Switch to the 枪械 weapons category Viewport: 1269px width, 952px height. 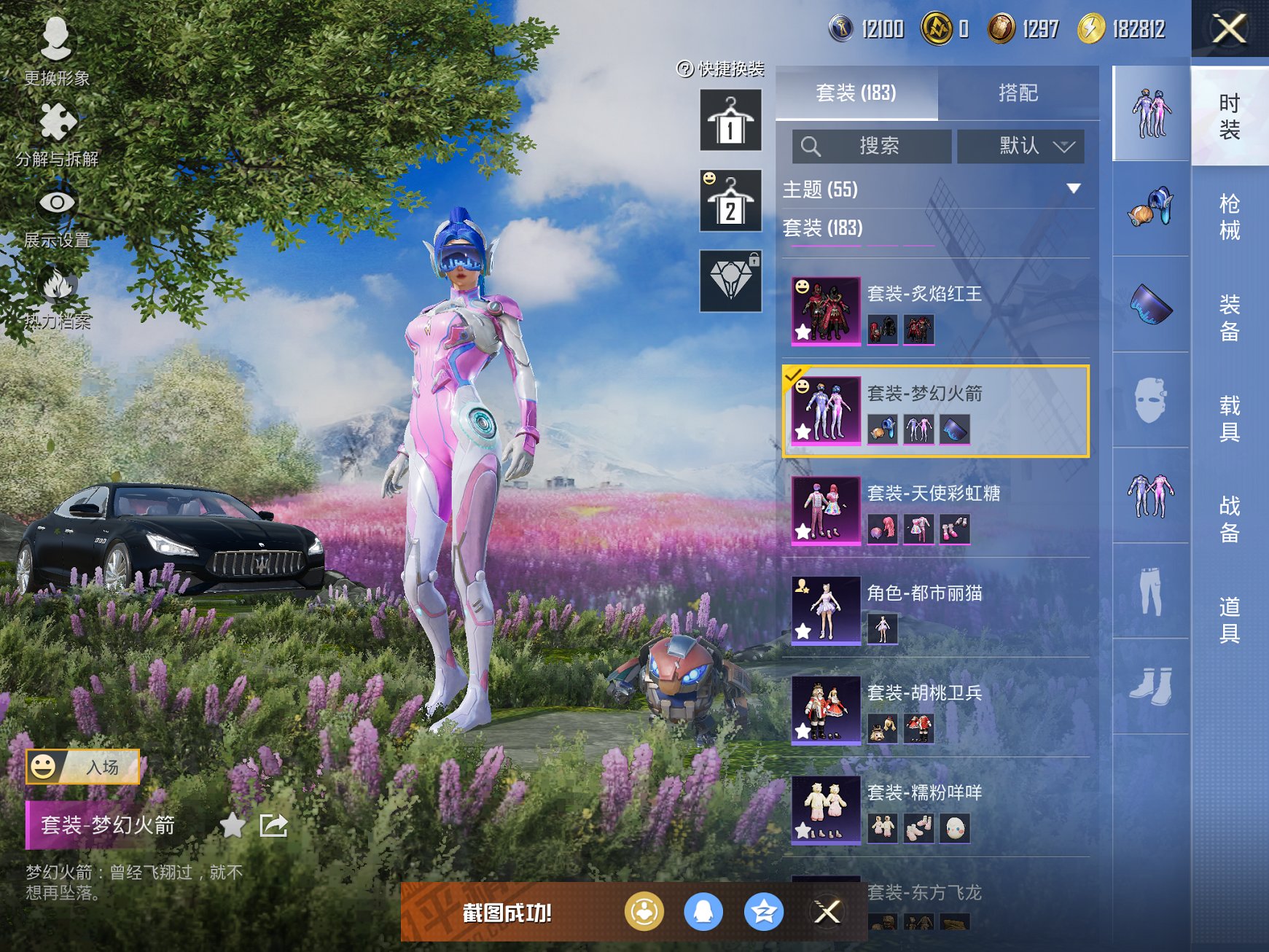1229,216
